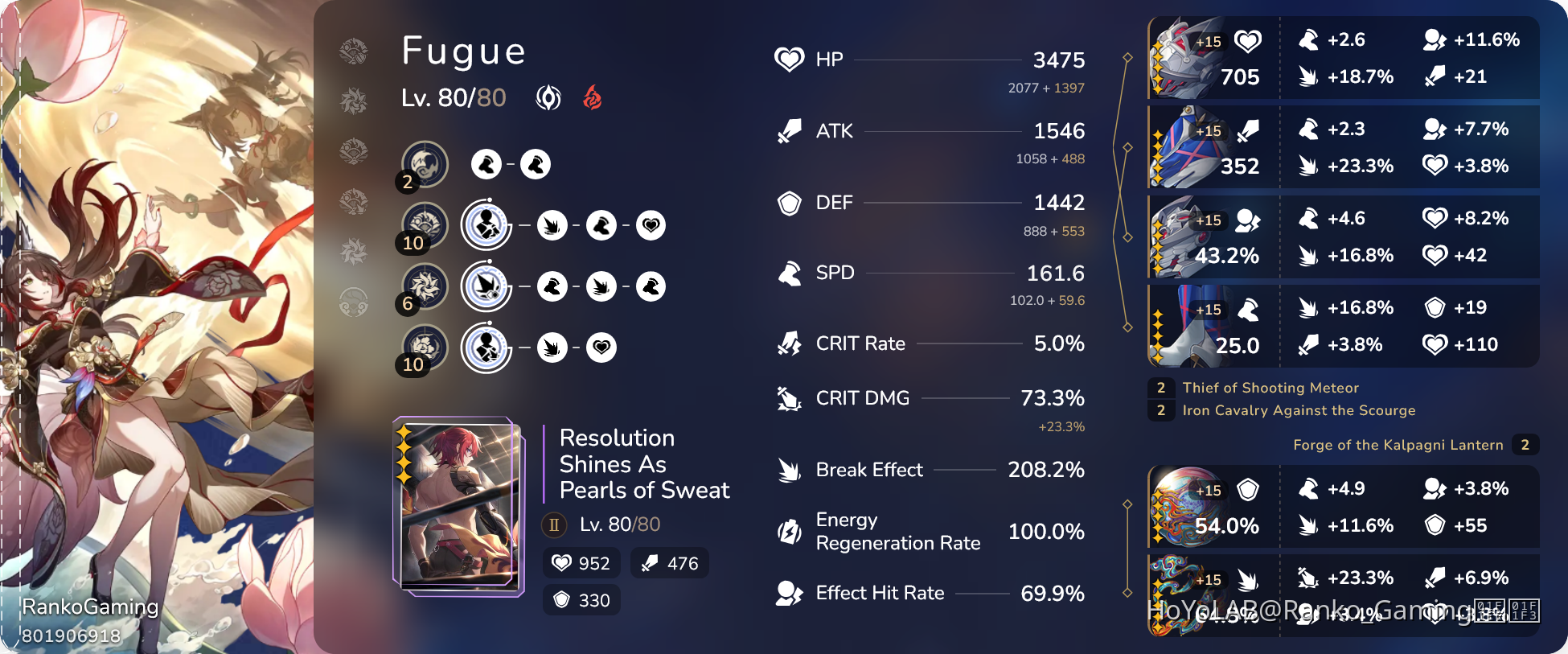Click the RankoGaming username

click(x=91, y=607)
